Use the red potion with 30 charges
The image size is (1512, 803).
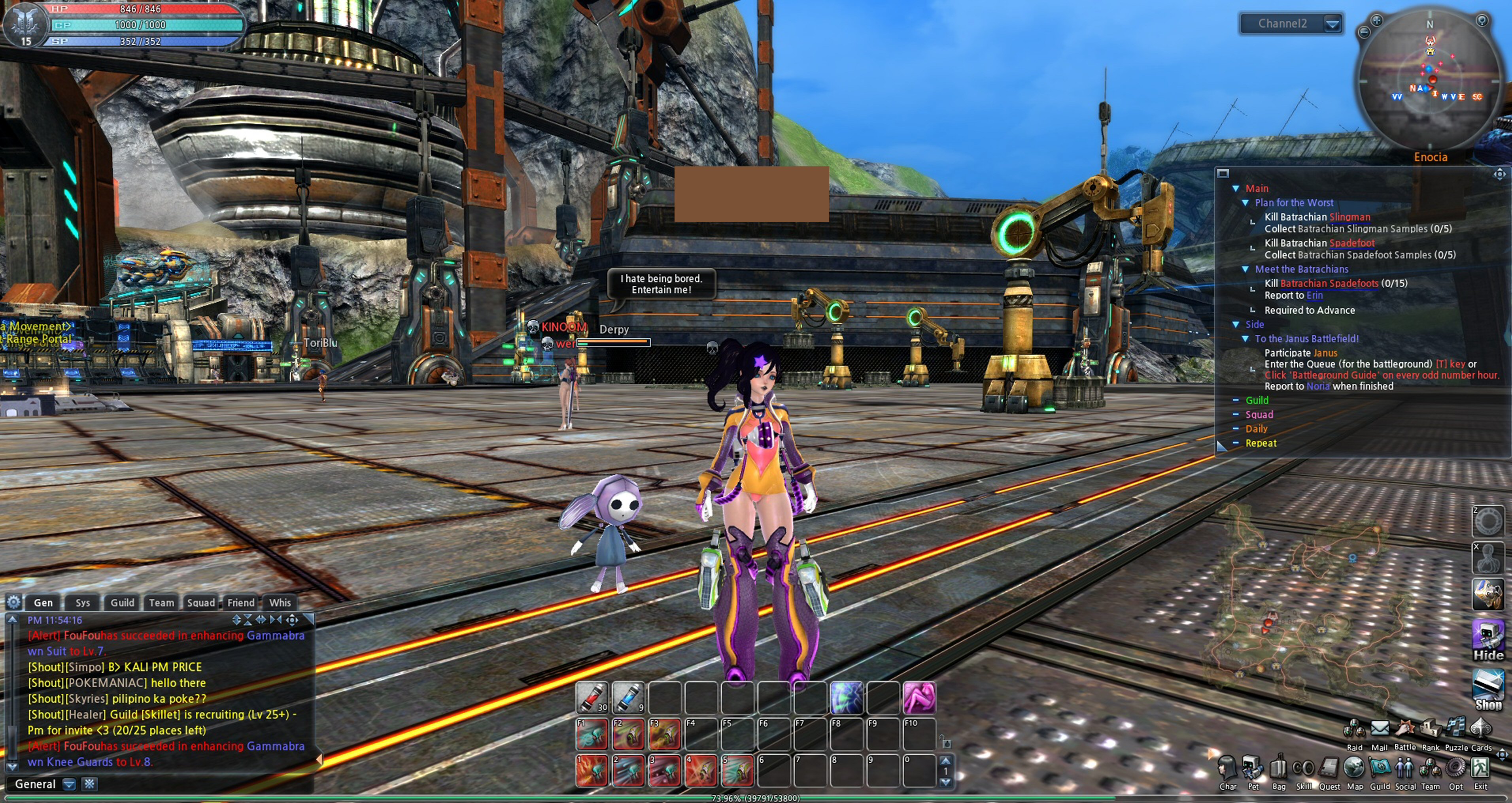pos(592,697)
